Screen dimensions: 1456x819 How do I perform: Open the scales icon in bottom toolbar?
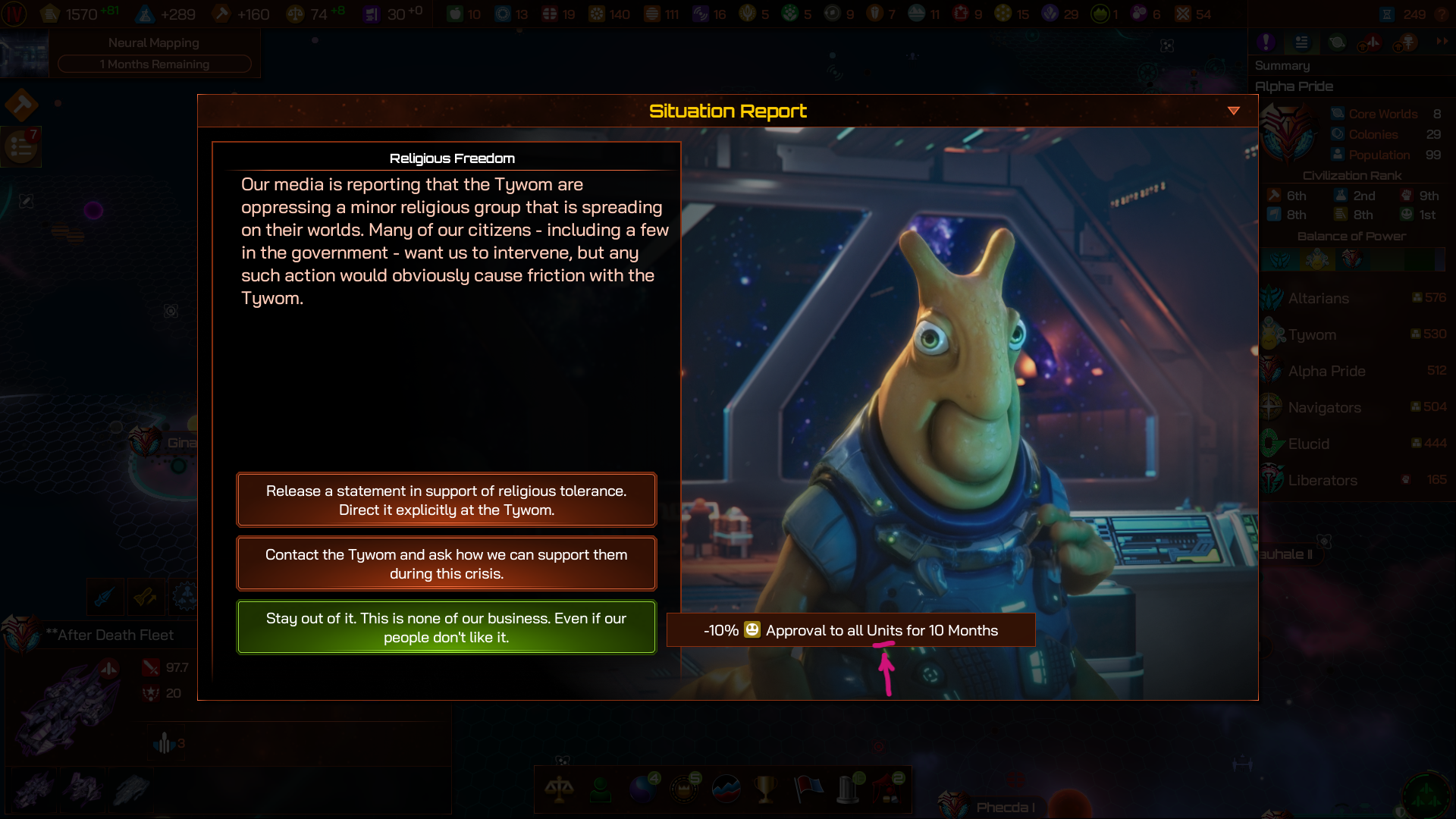point(559,789)
